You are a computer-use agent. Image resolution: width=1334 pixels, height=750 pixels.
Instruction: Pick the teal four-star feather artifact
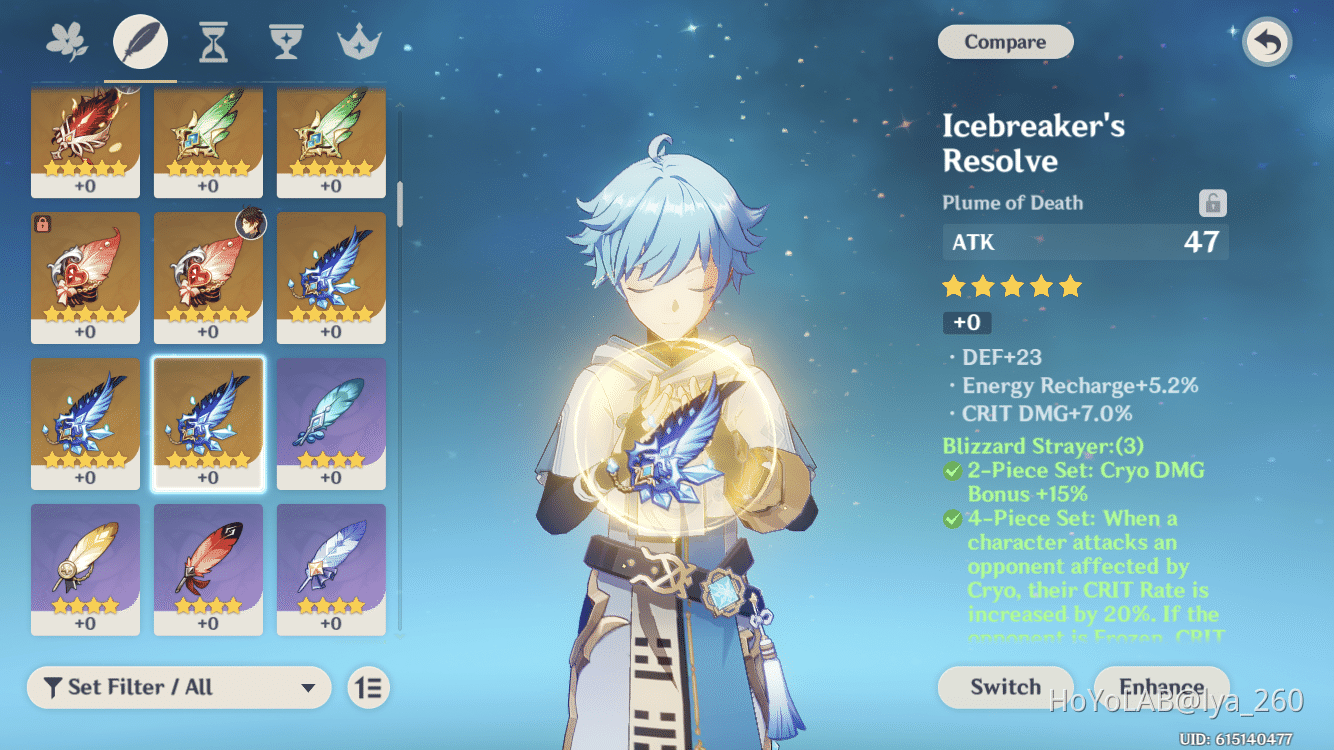pyautogui.click(x=331, y=421)
